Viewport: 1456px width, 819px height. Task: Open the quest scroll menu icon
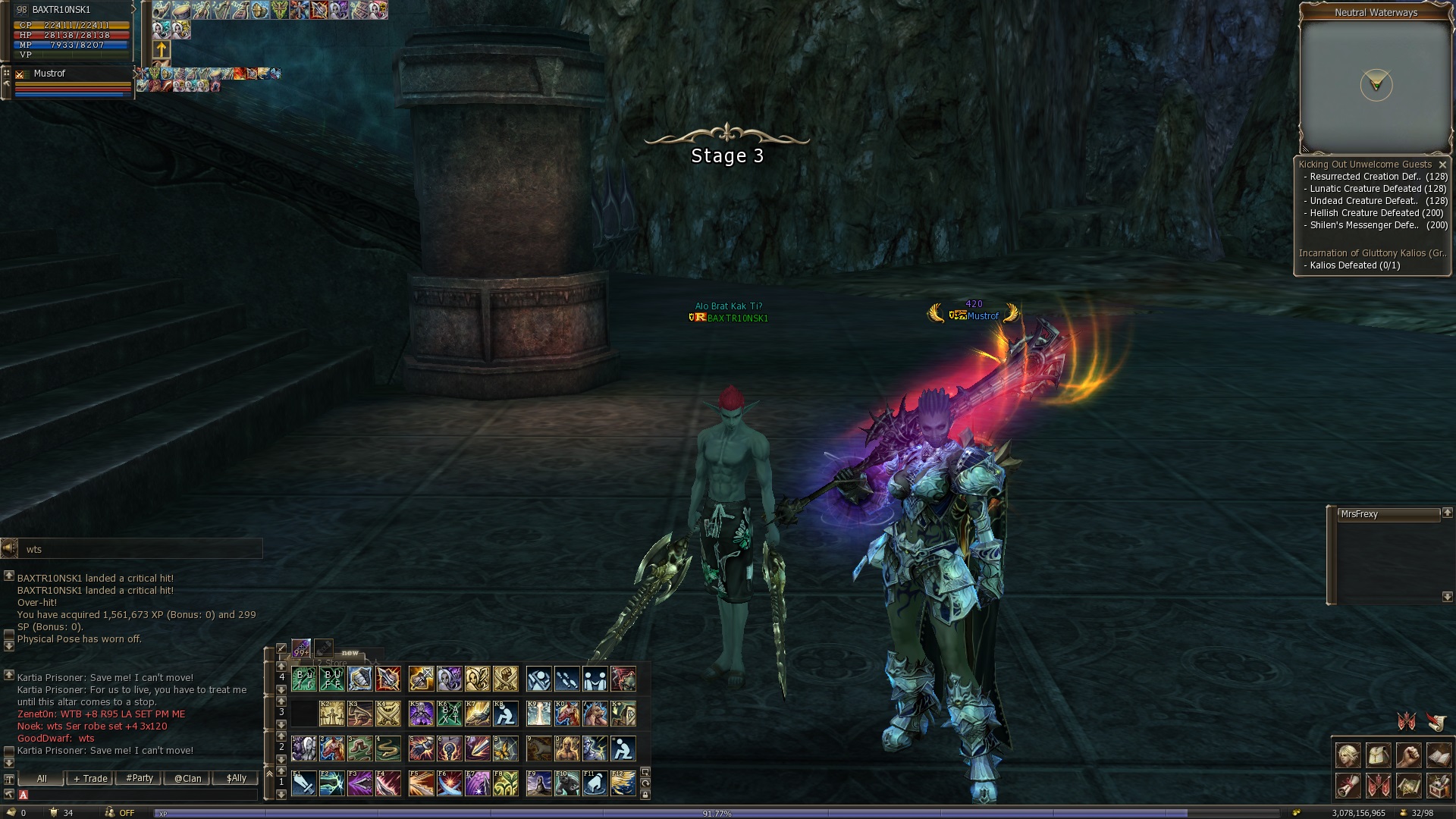(x=1348, y=786)
